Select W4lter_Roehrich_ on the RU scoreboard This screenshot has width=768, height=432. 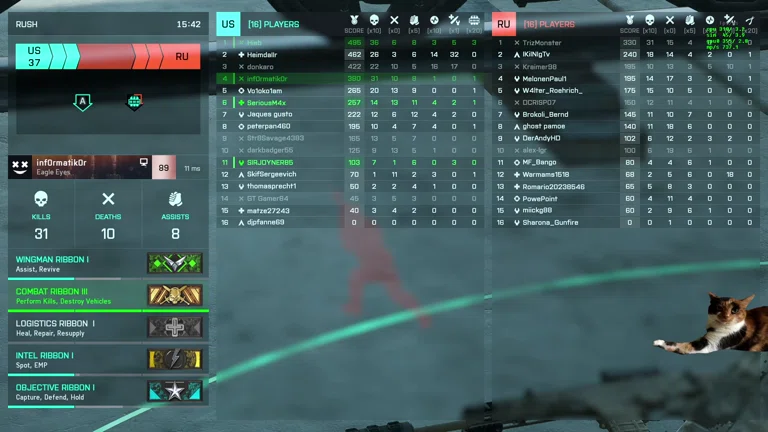tap(552, 90)
